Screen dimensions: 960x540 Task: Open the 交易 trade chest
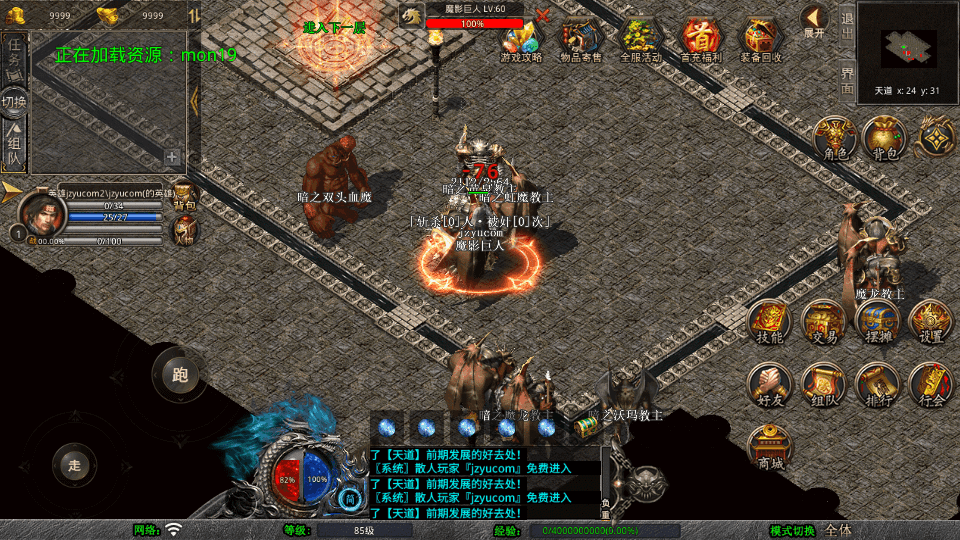click(824, 322)
